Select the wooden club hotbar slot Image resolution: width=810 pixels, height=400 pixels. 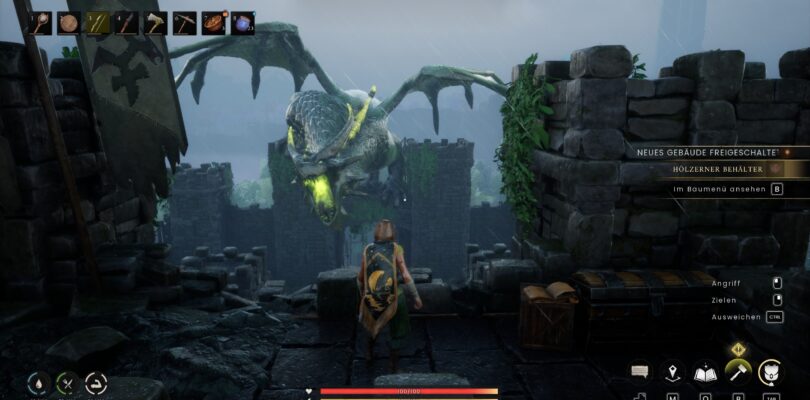40,22
